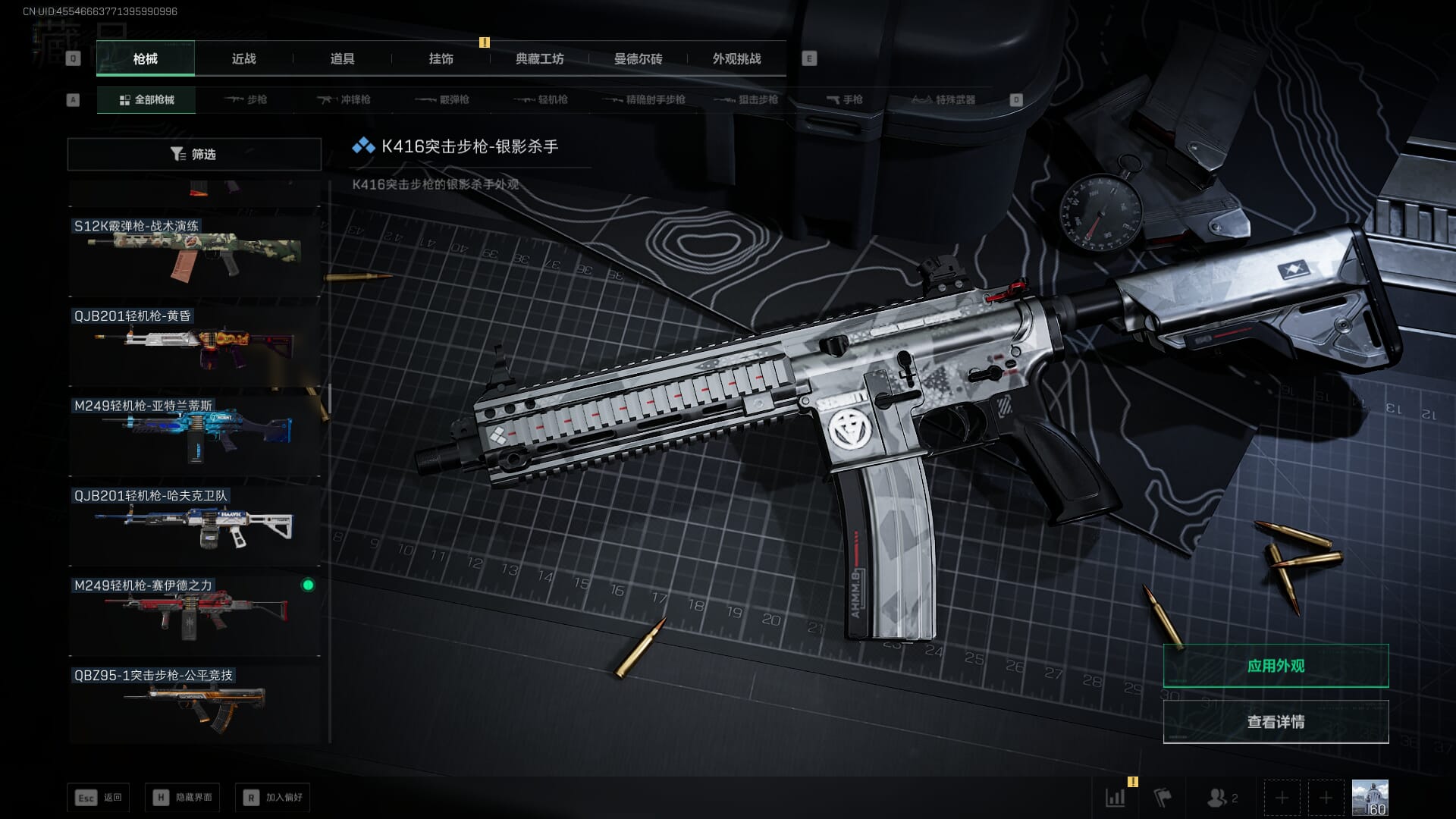
Task: Switch to the 曼德尔砖 tab
Action: (638, 58)
